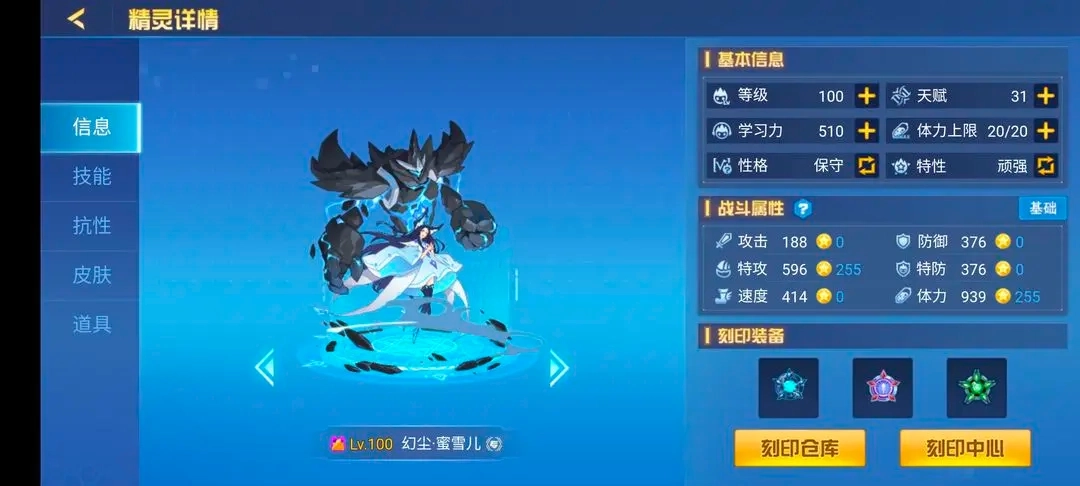Viewport: 1080px width, 486px height.
Task: Pick the green gem engraving slot
Action: click(x=976, y=387)
